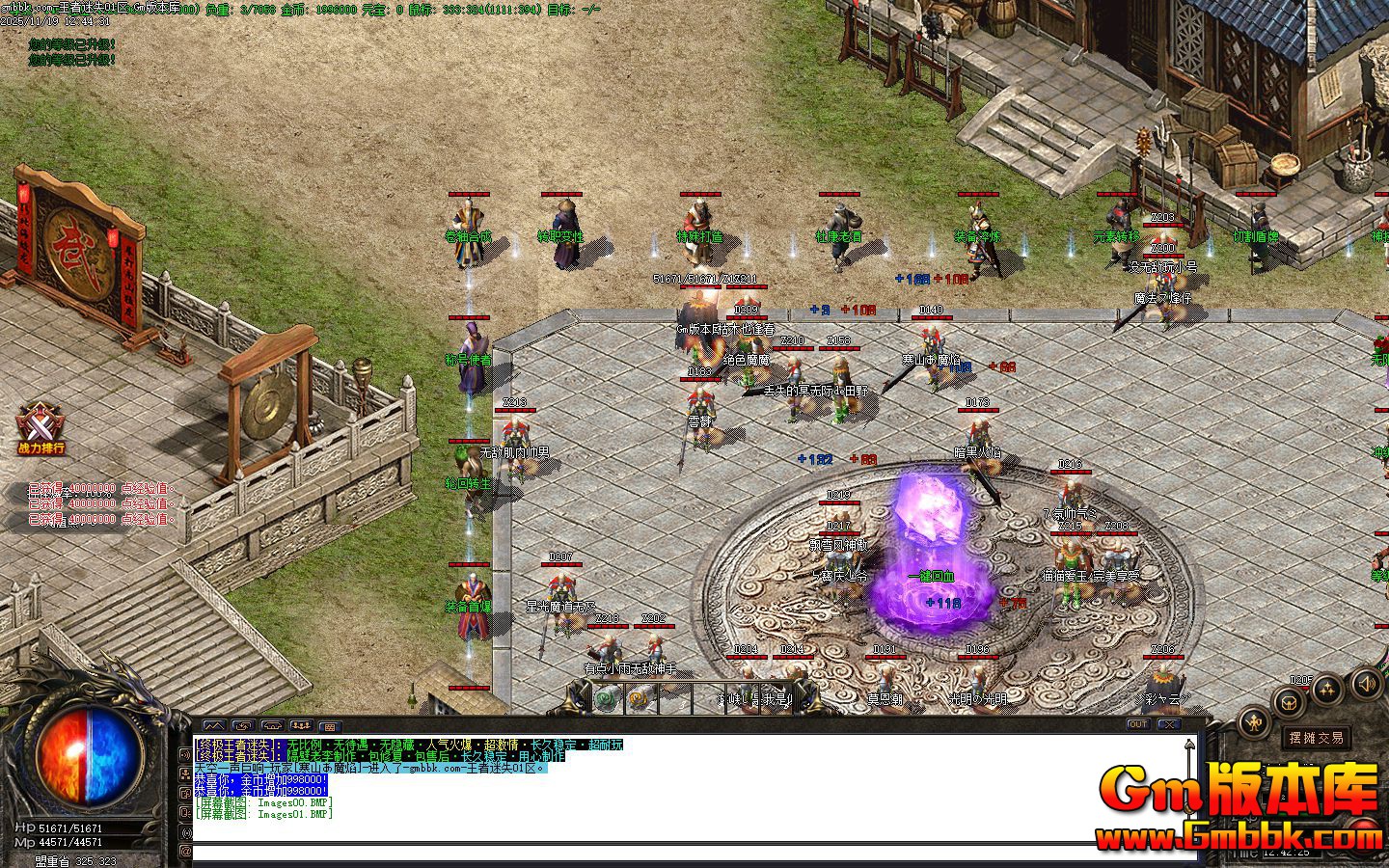The height and width of the screenshot is (868, 1389).
Task: Open the treasure box icon on the right panel
Action: (1289, 701)
